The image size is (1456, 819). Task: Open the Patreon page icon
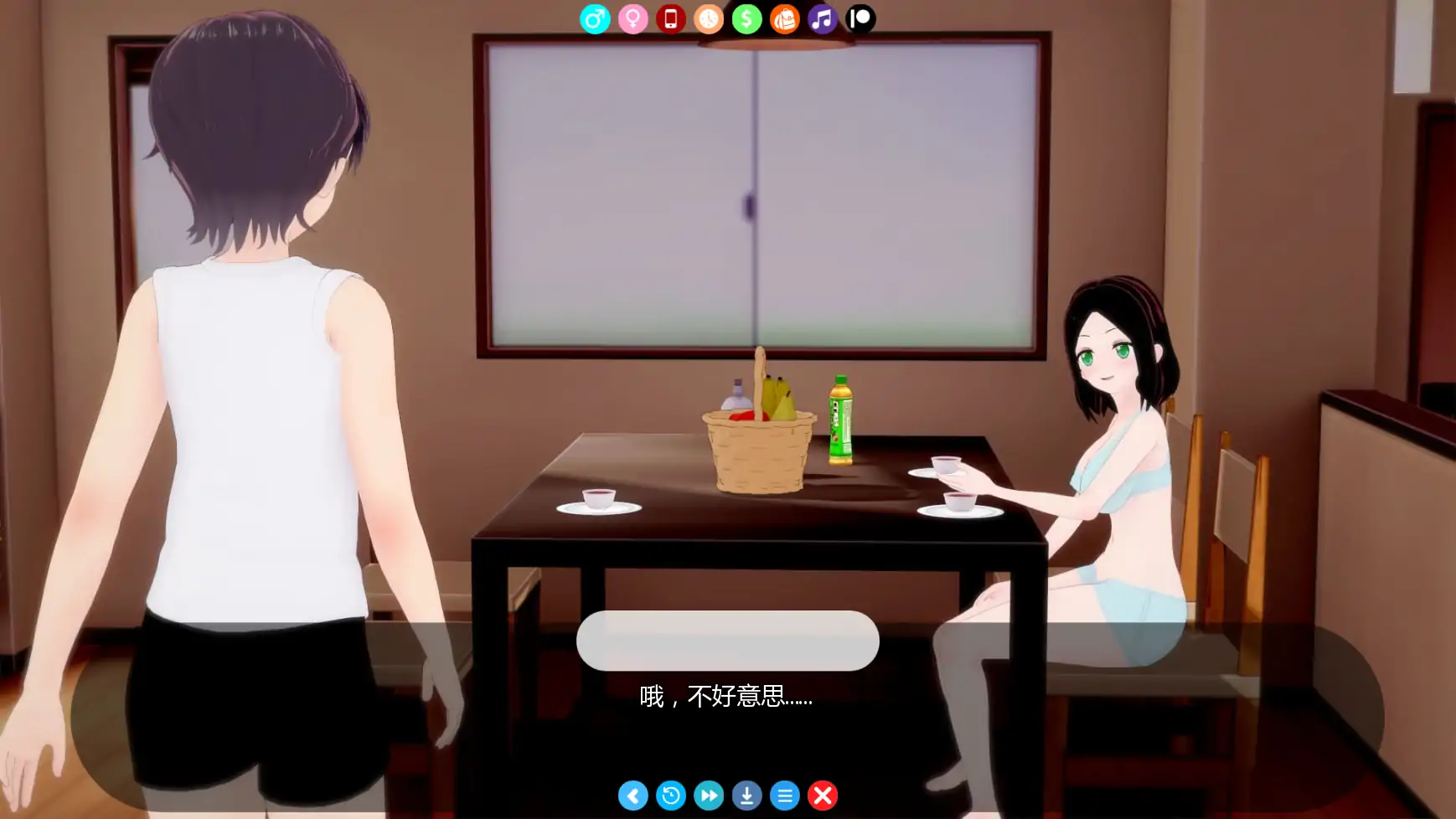860,18
